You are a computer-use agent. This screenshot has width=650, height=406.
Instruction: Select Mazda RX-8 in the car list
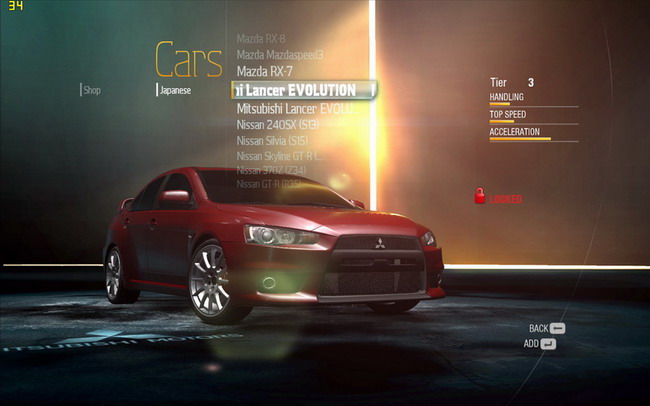[x=261, y=38]
